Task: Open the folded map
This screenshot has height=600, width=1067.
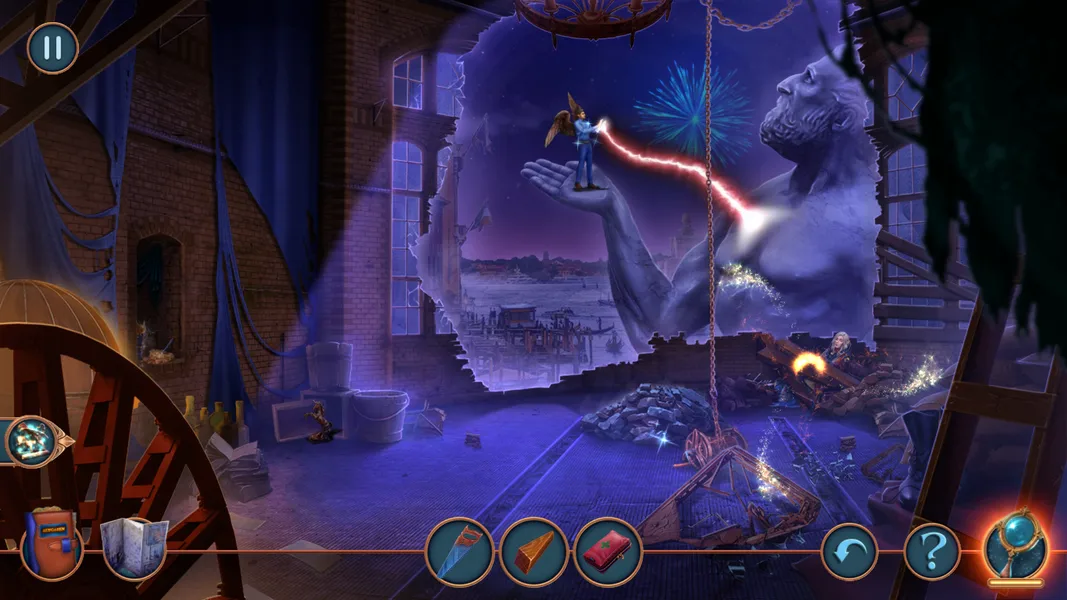Action: 134,548
